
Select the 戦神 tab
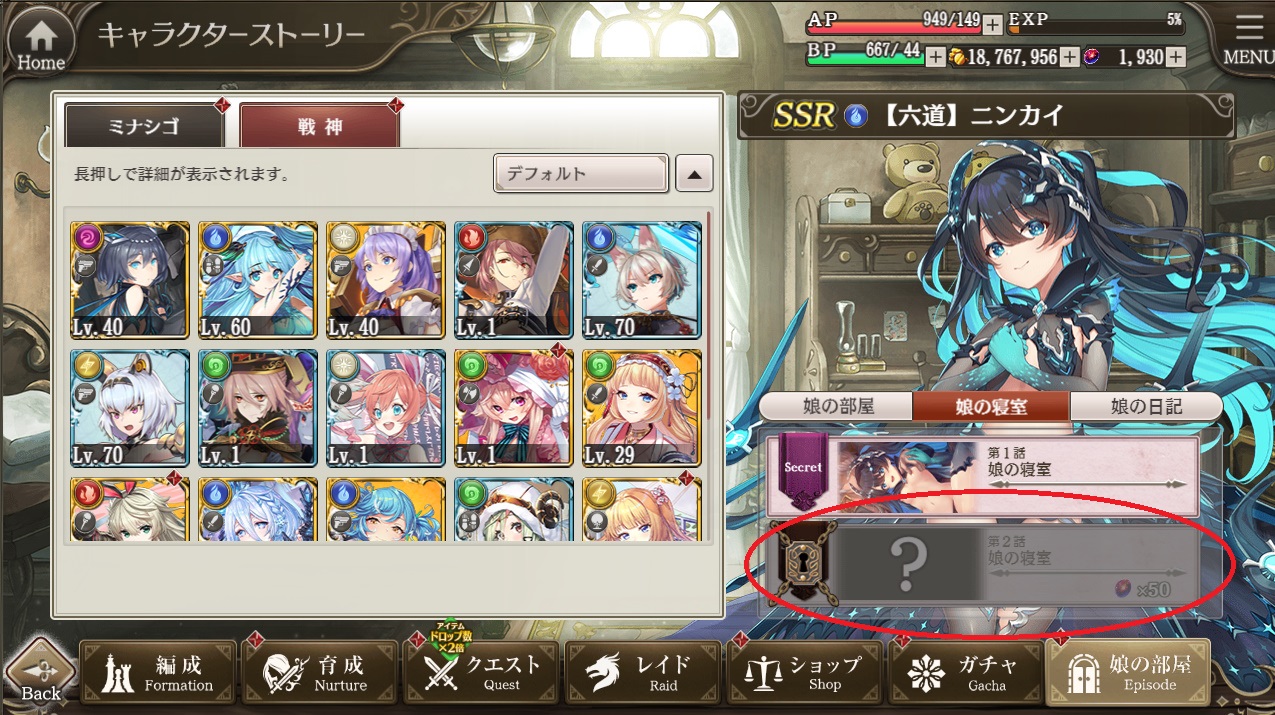pyautogui.click(x=319, y=127)
